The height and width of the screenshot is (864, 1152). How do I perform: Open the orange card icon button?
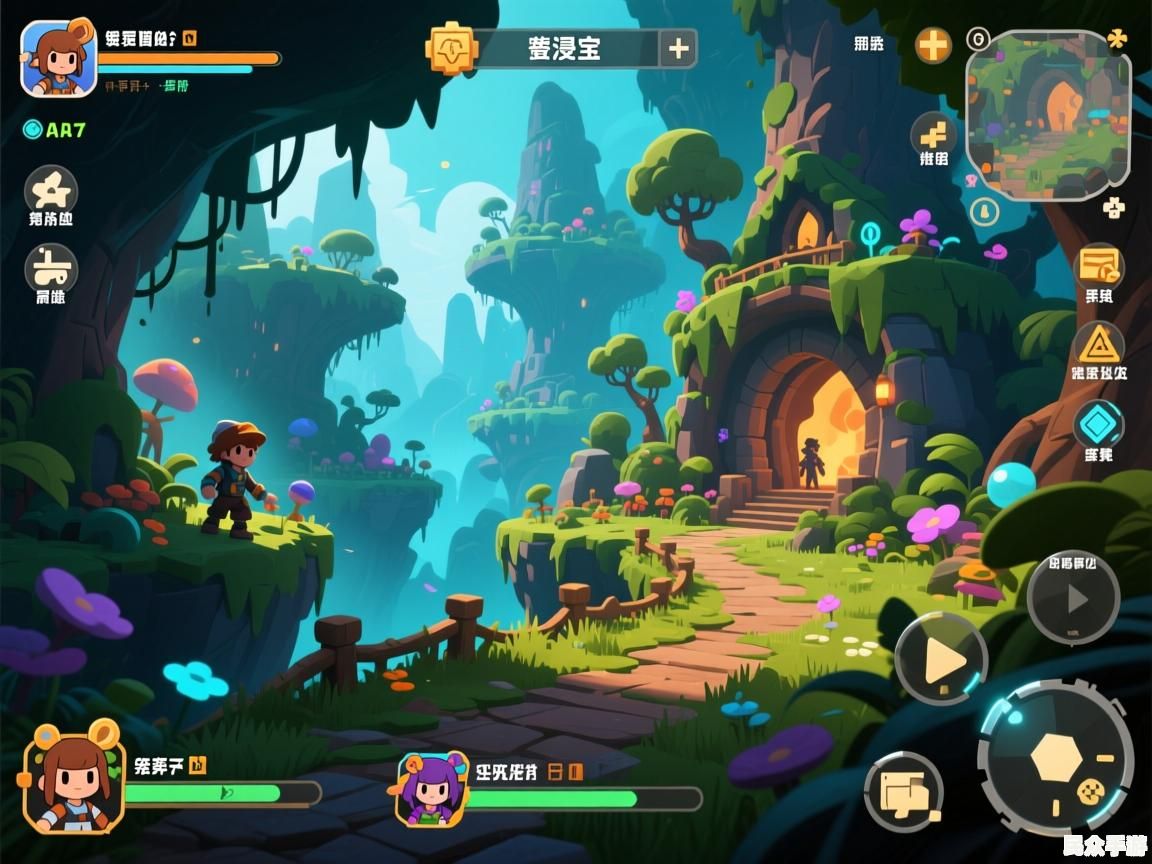click(x=1099, y=267)
